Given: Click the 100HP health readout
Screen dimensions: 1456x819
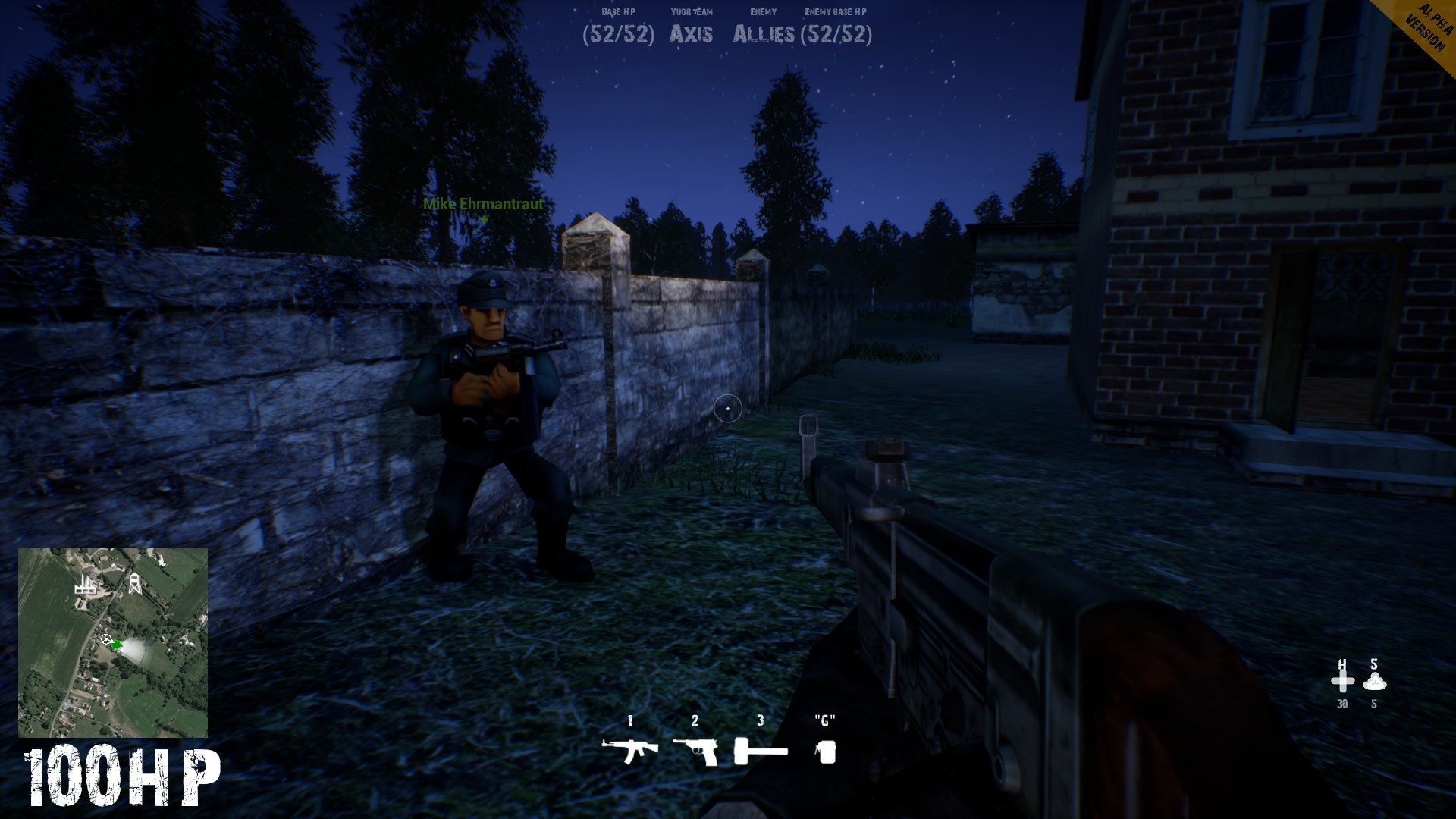Looking at the screenshot, I should click(121, 774).
